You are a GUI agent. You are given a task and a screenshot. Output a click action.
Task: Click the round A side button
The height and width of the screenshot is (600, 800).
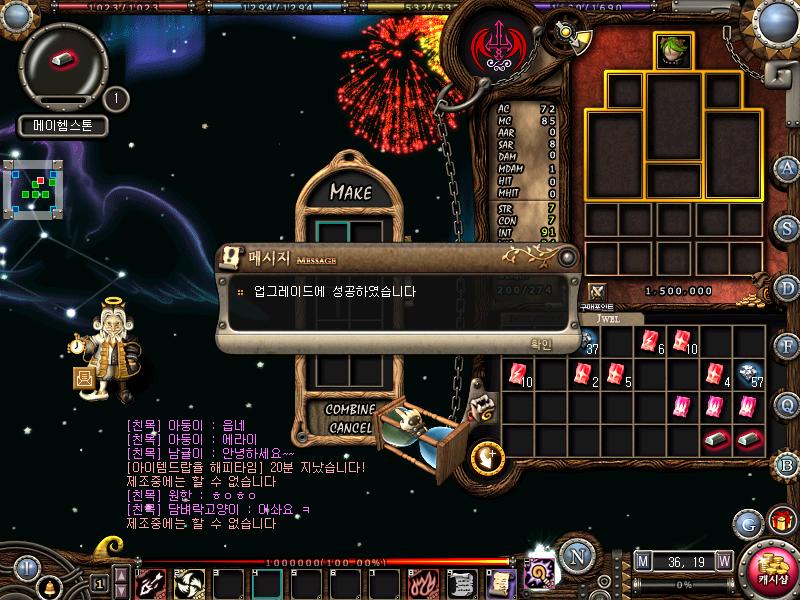787,168
